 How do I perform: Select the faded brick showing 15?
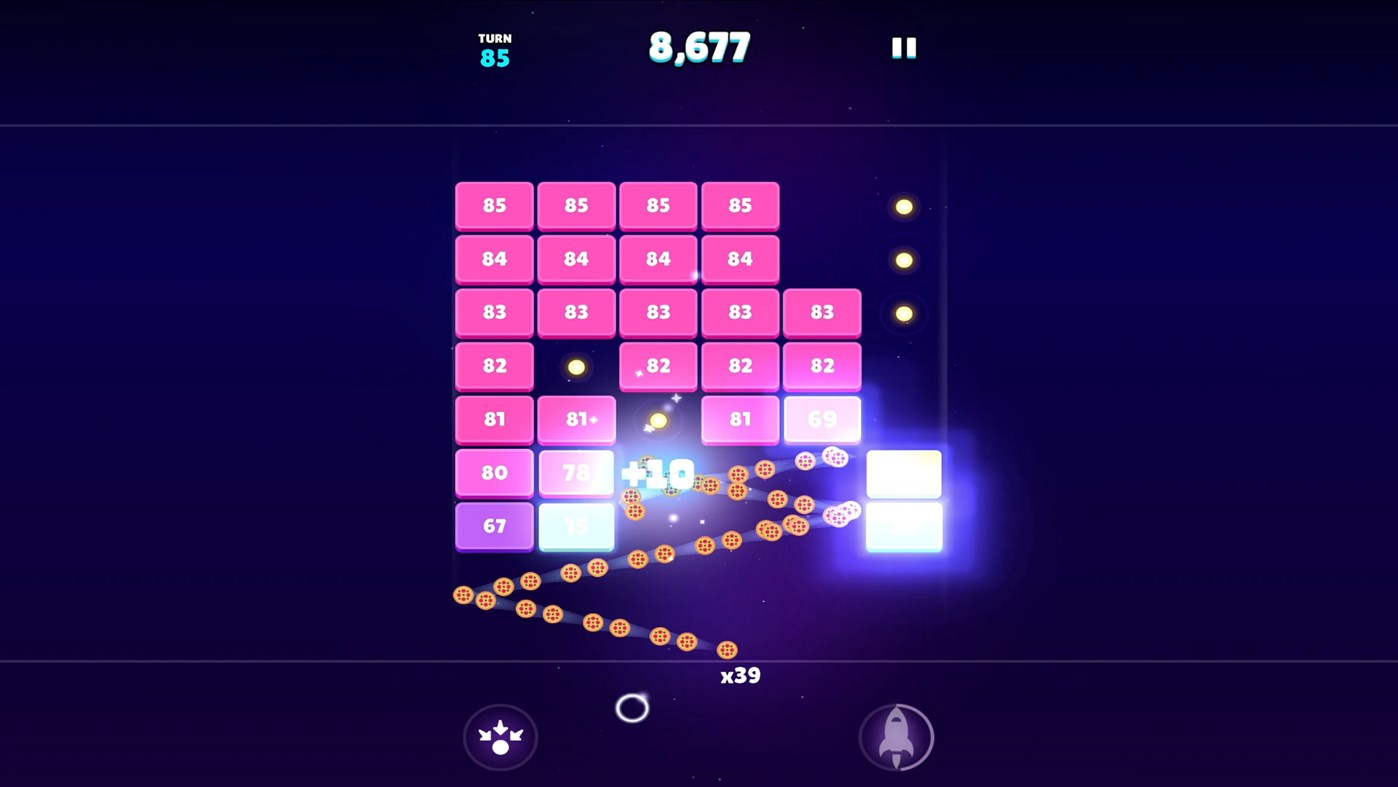pos(576,525)
